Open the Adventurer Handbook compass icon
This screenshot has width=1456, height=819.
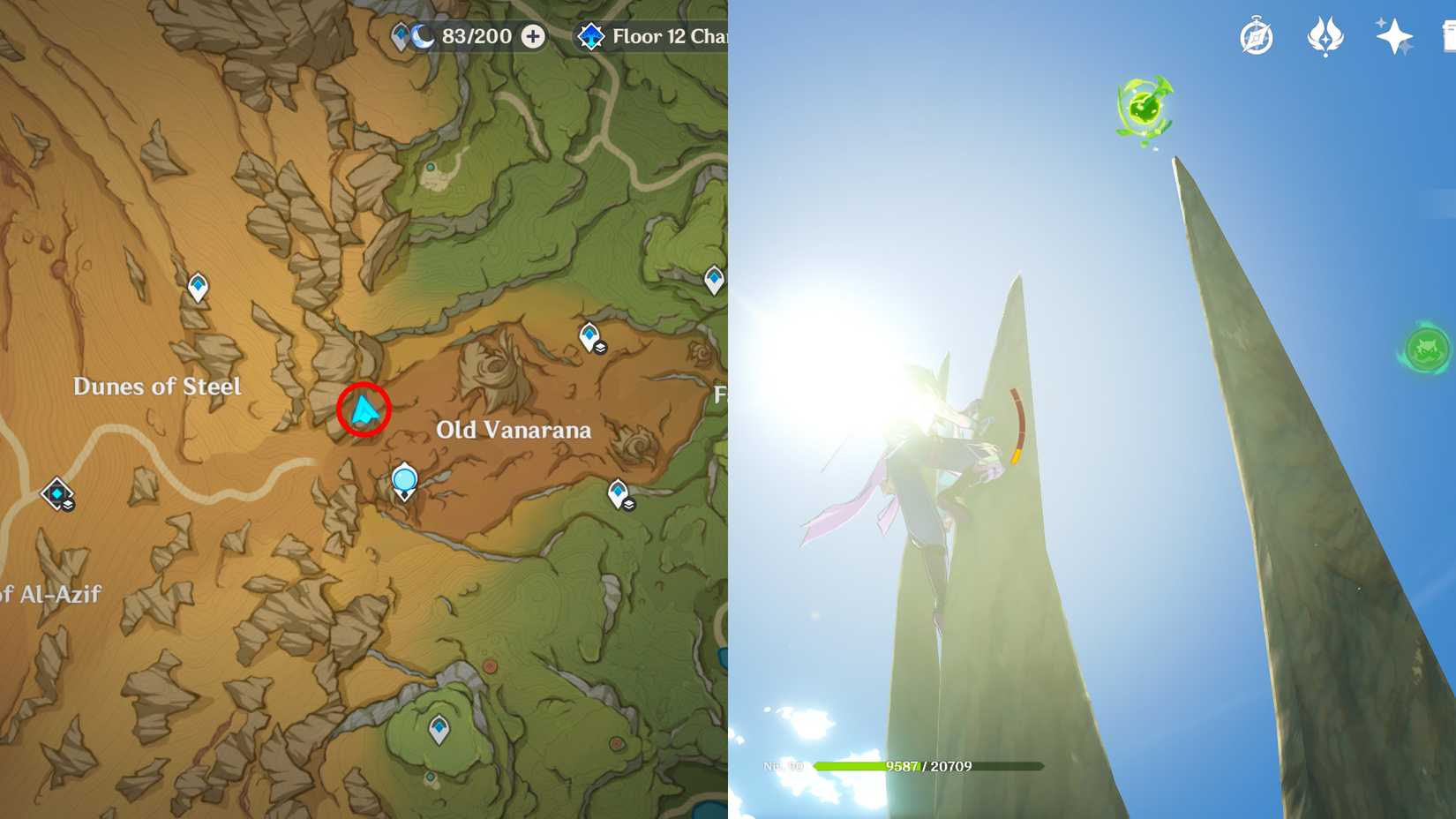click(1258, 35)
